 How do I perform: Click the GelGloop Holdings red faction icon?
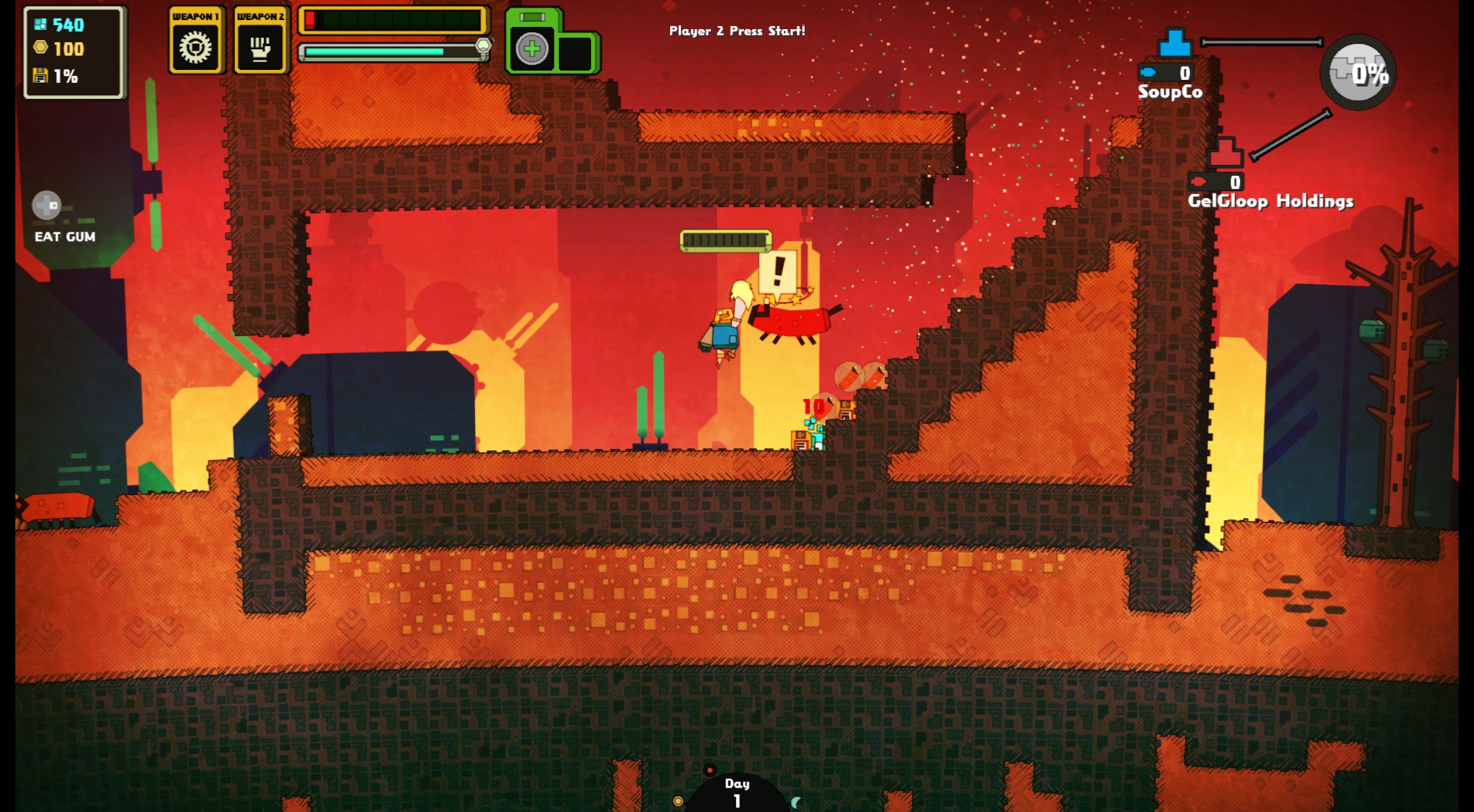1225,153
